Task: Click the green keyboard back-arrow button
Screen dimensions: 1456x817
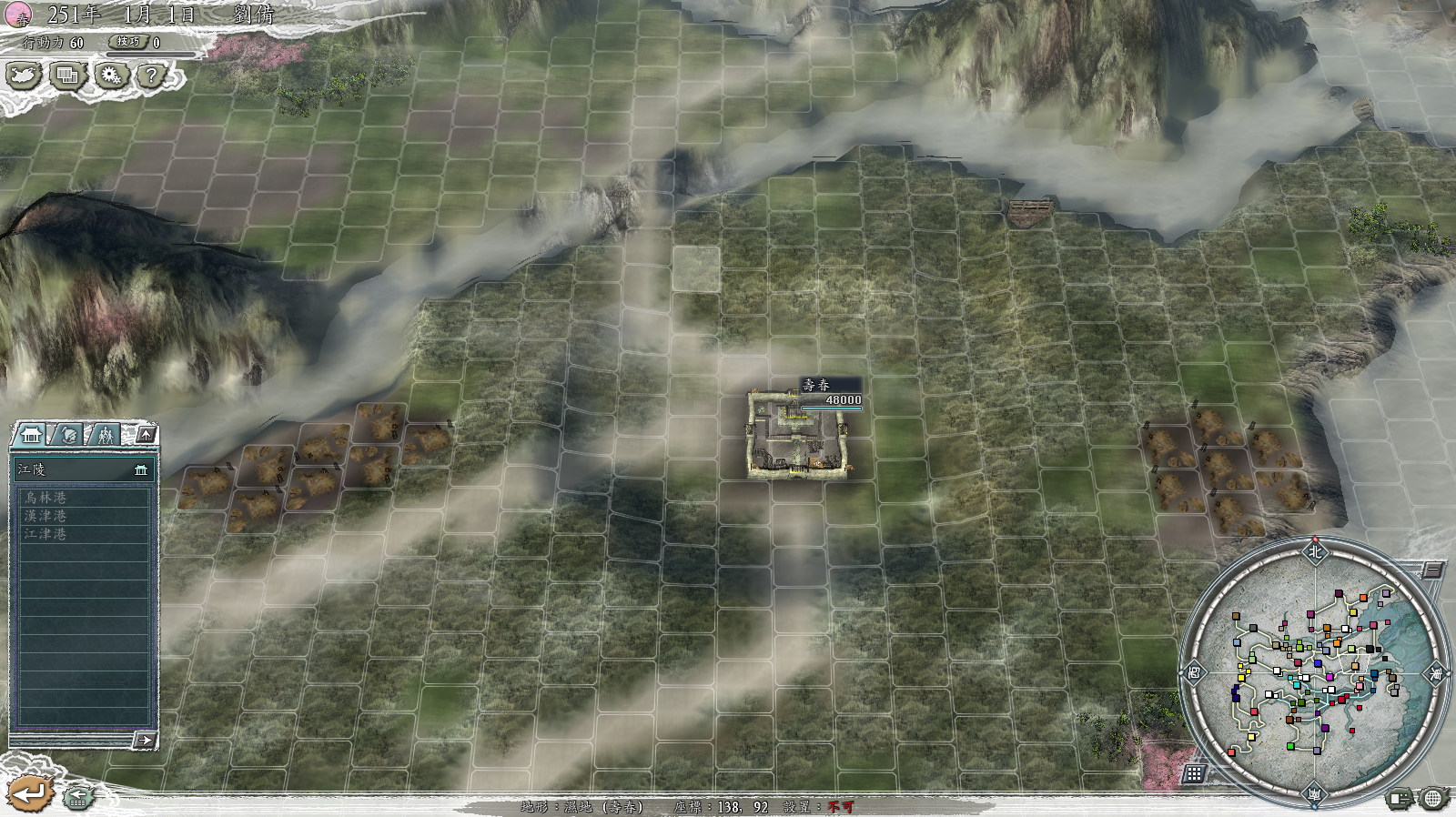Action: click(78, 797)
